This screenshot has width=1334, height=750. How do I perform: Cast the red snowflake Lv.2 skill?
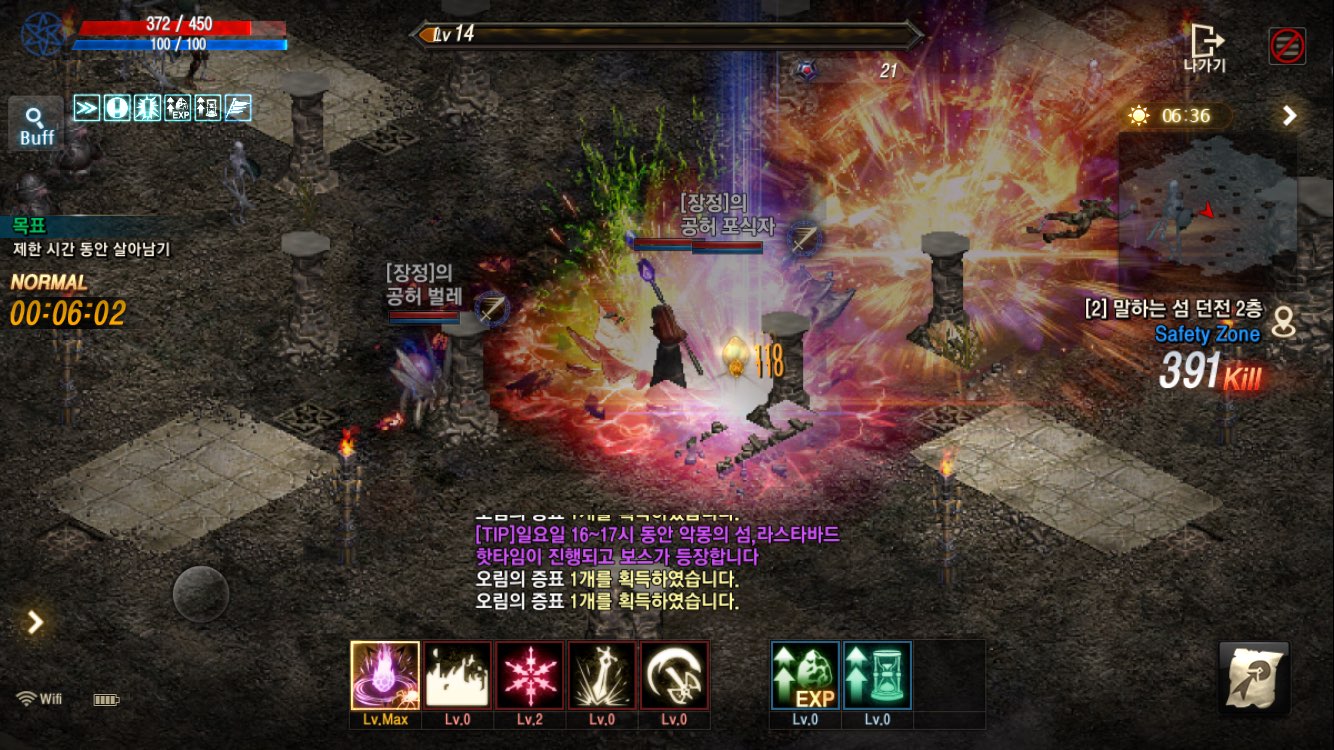point(530,676)
